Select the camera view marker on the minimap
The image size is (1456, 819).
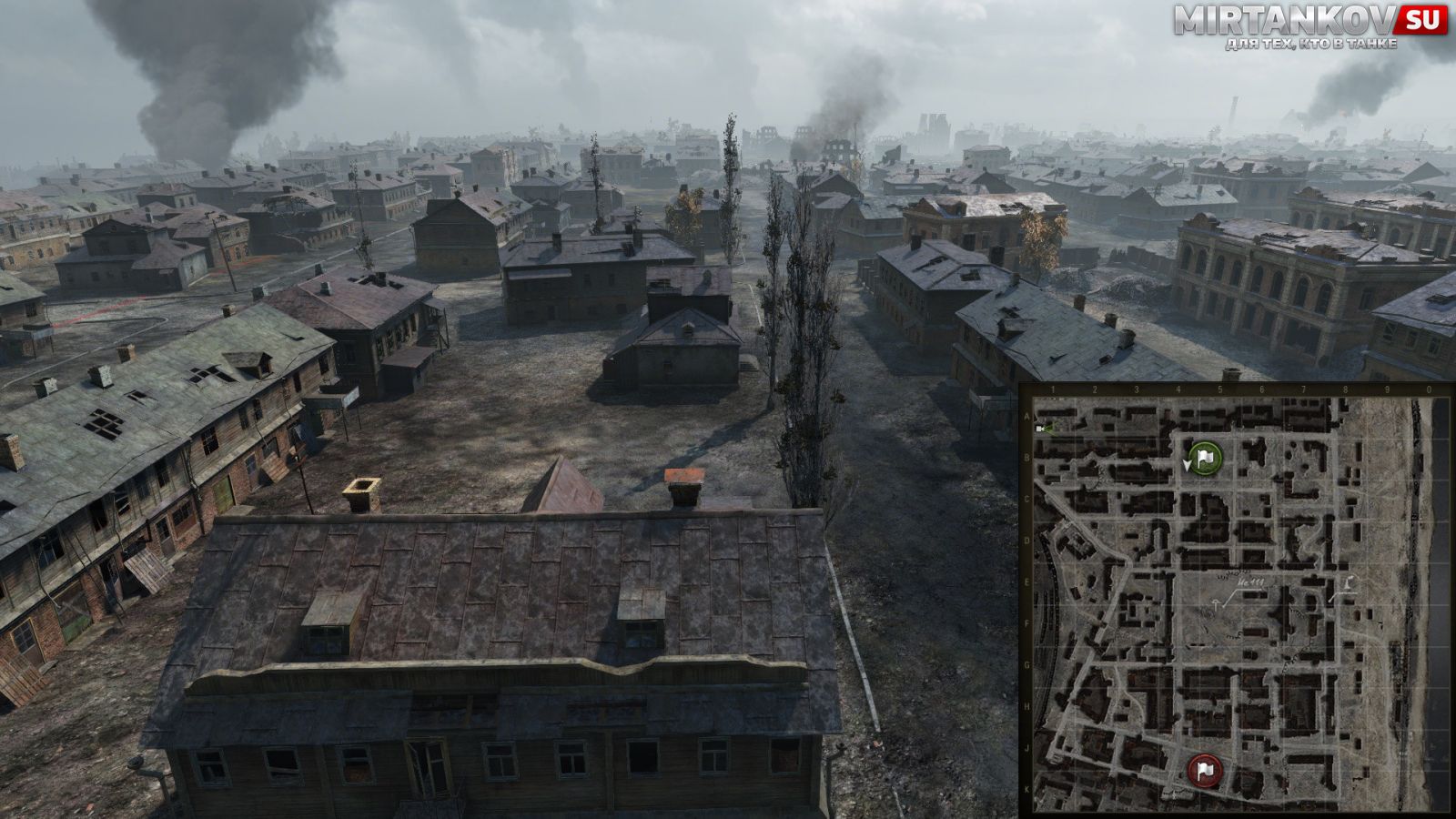click(x=1043, y=428)
